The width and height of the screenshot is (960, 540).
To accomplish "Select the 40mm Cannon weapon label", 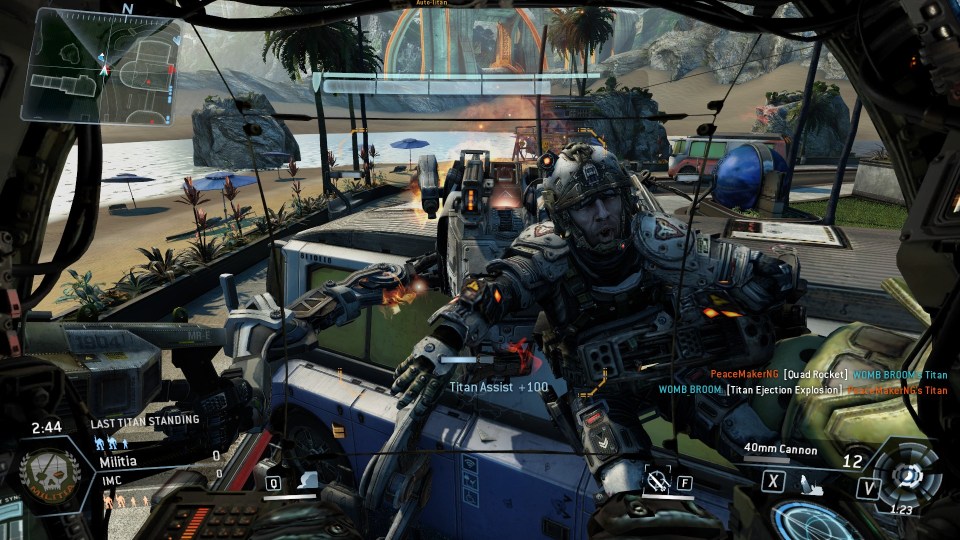I will click(x=780, y=450).
